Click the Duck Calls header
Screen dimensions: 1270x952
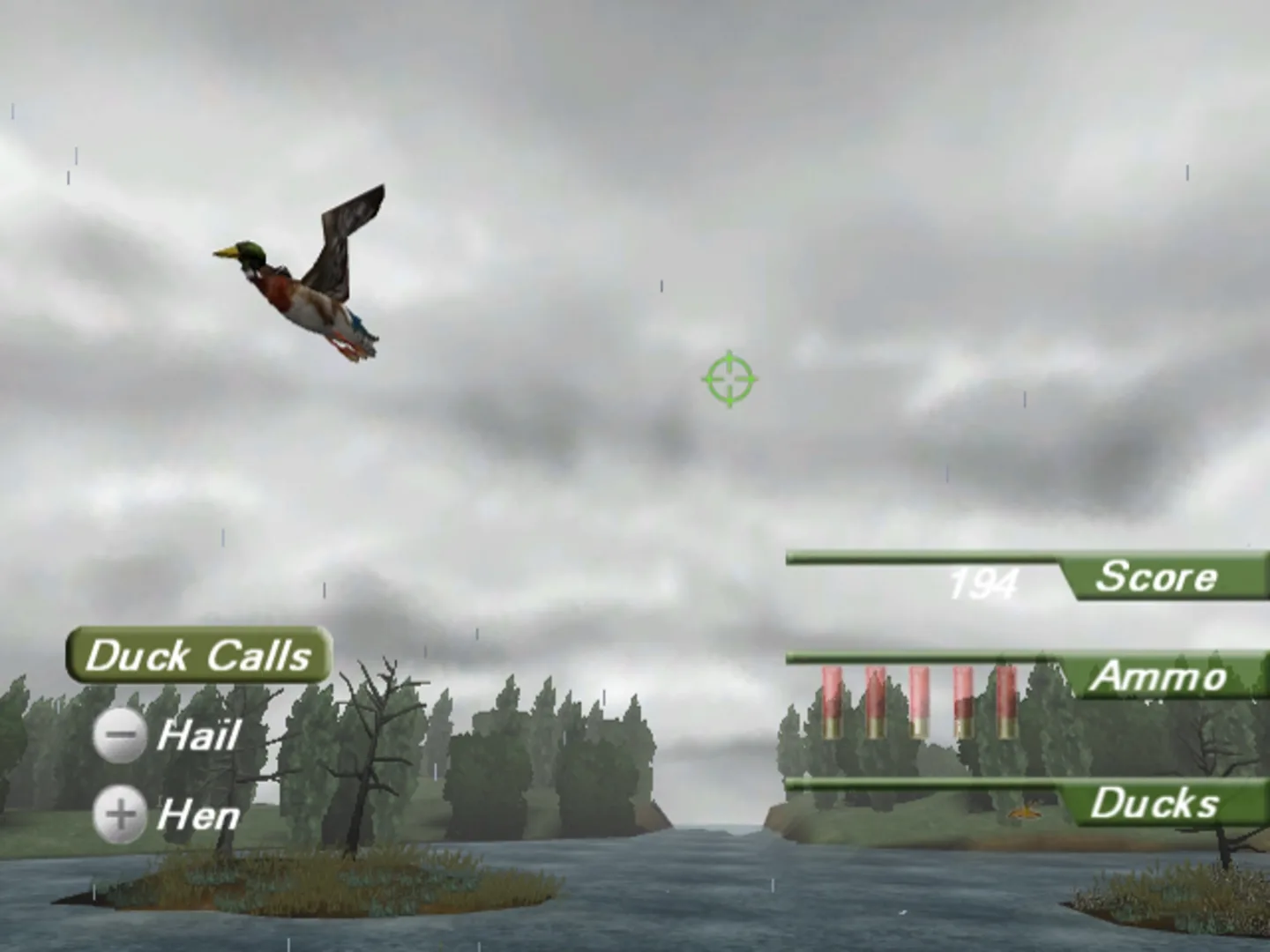198,655
